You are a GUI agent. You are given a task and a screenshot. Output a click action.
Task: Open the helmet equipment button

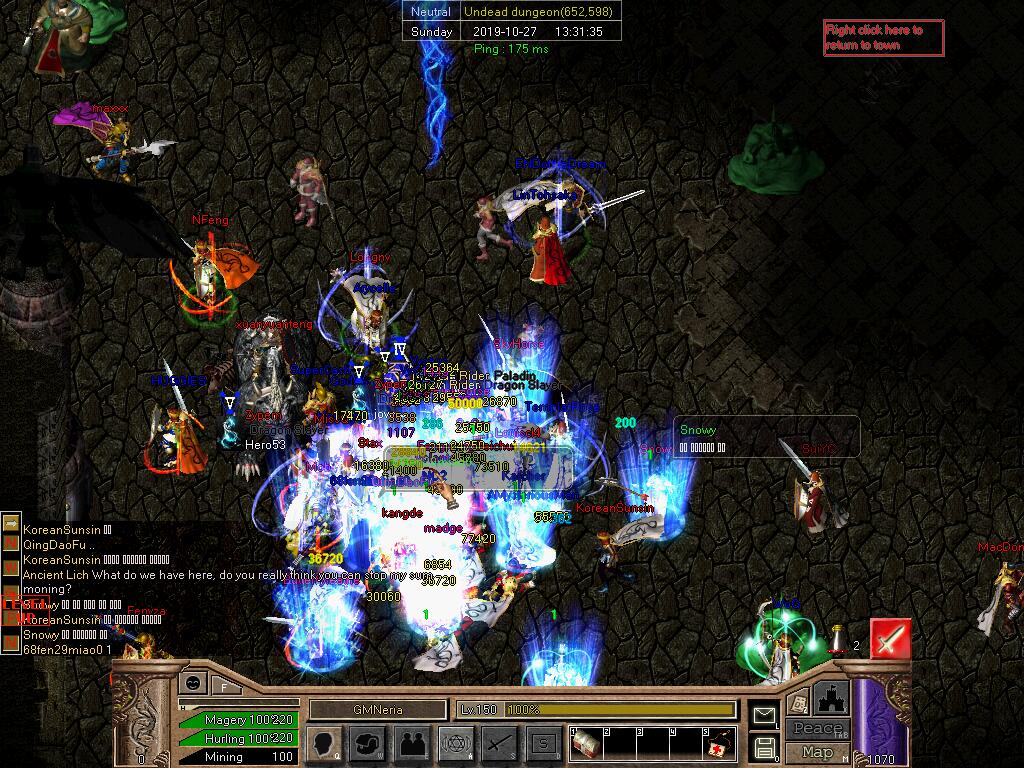click(367, 744)
